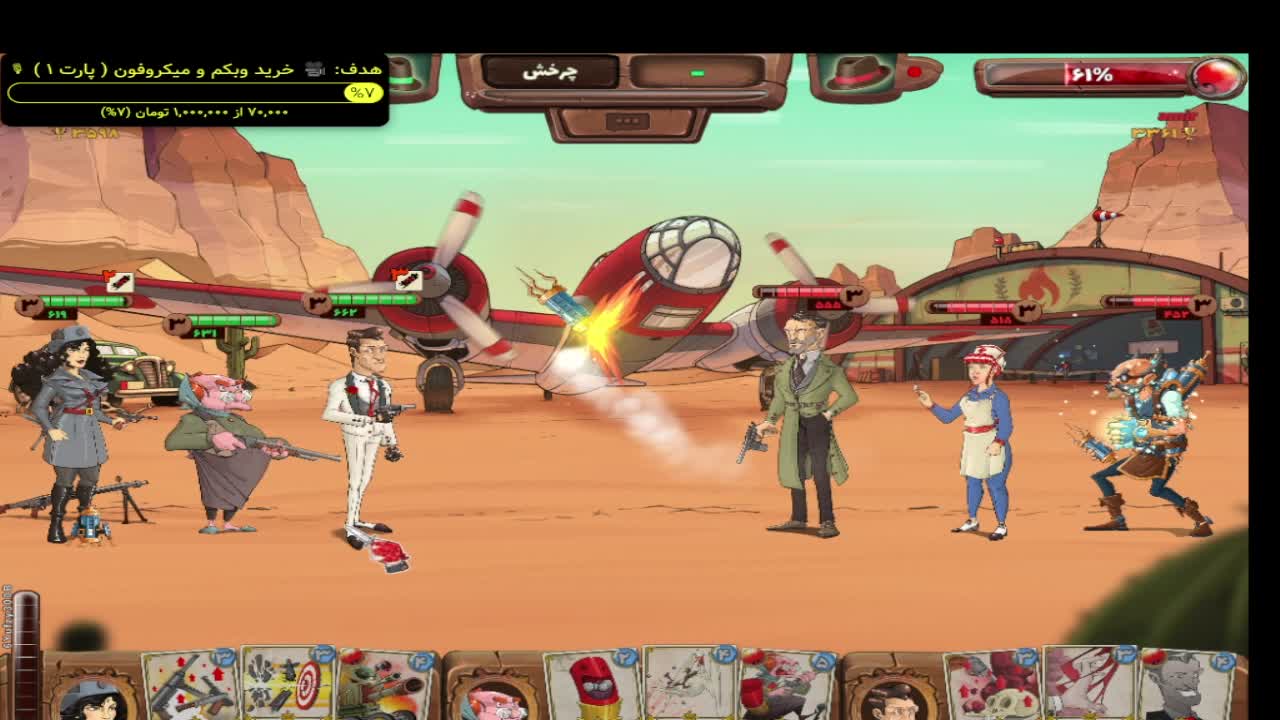Select the green tank cannon card

pos(385,687)
